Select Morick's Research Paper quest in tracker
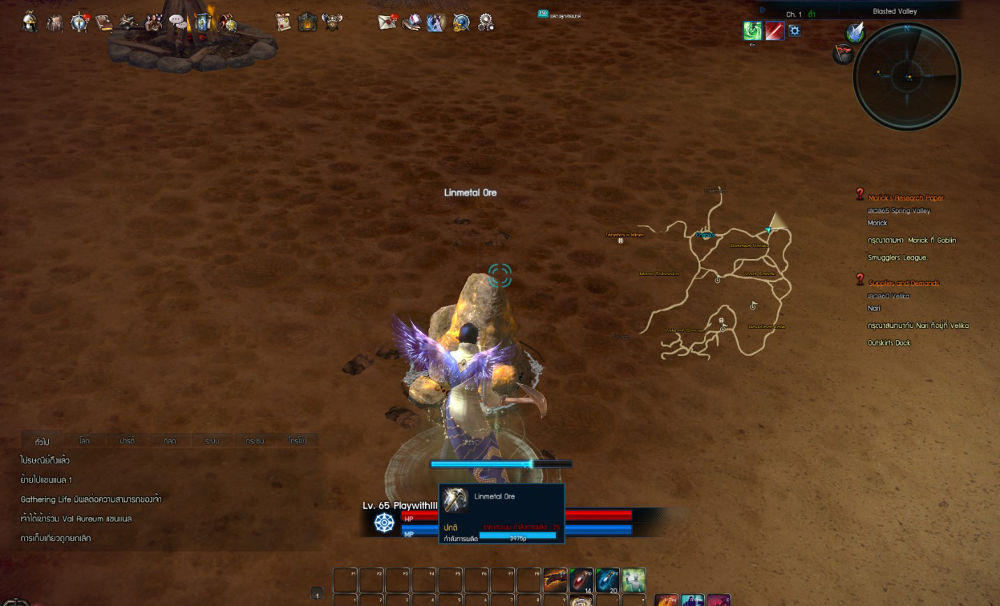The width and height of the screenshot is (1000, 606). coord(905,197)
